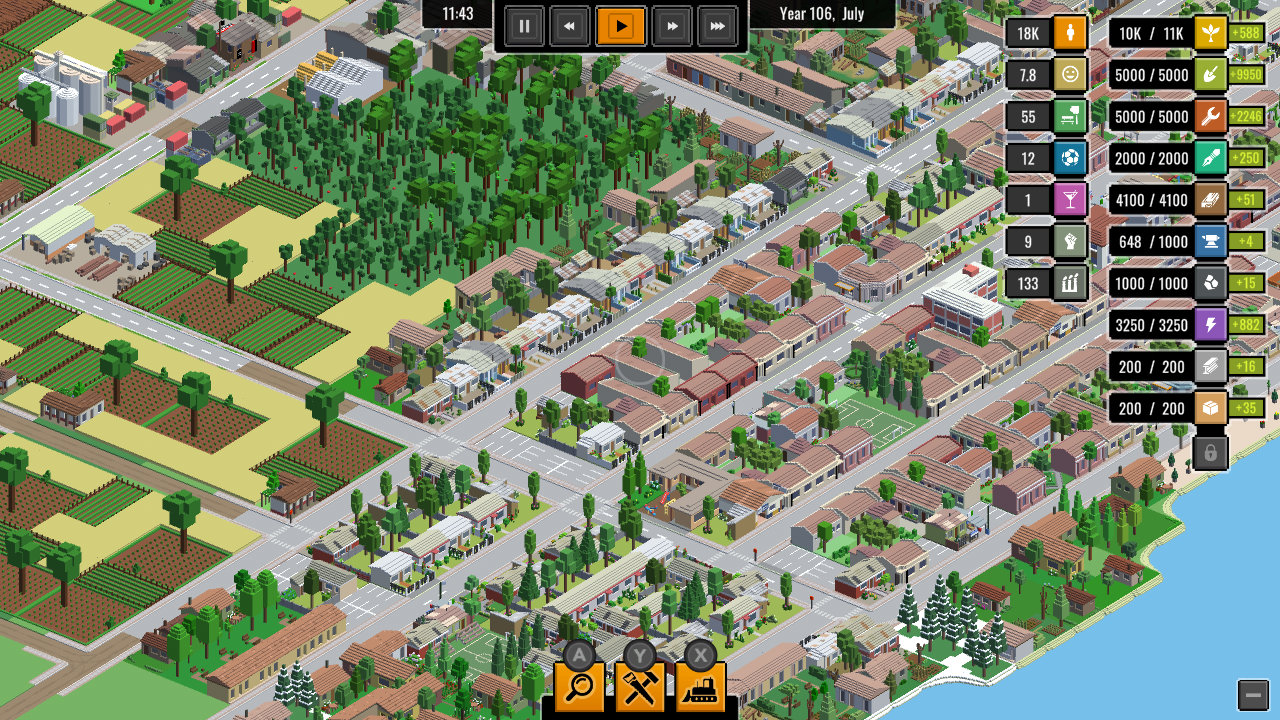Click the Year 106, July date display
This screenshot has height=720, width=1280.
tap(822, 15)
